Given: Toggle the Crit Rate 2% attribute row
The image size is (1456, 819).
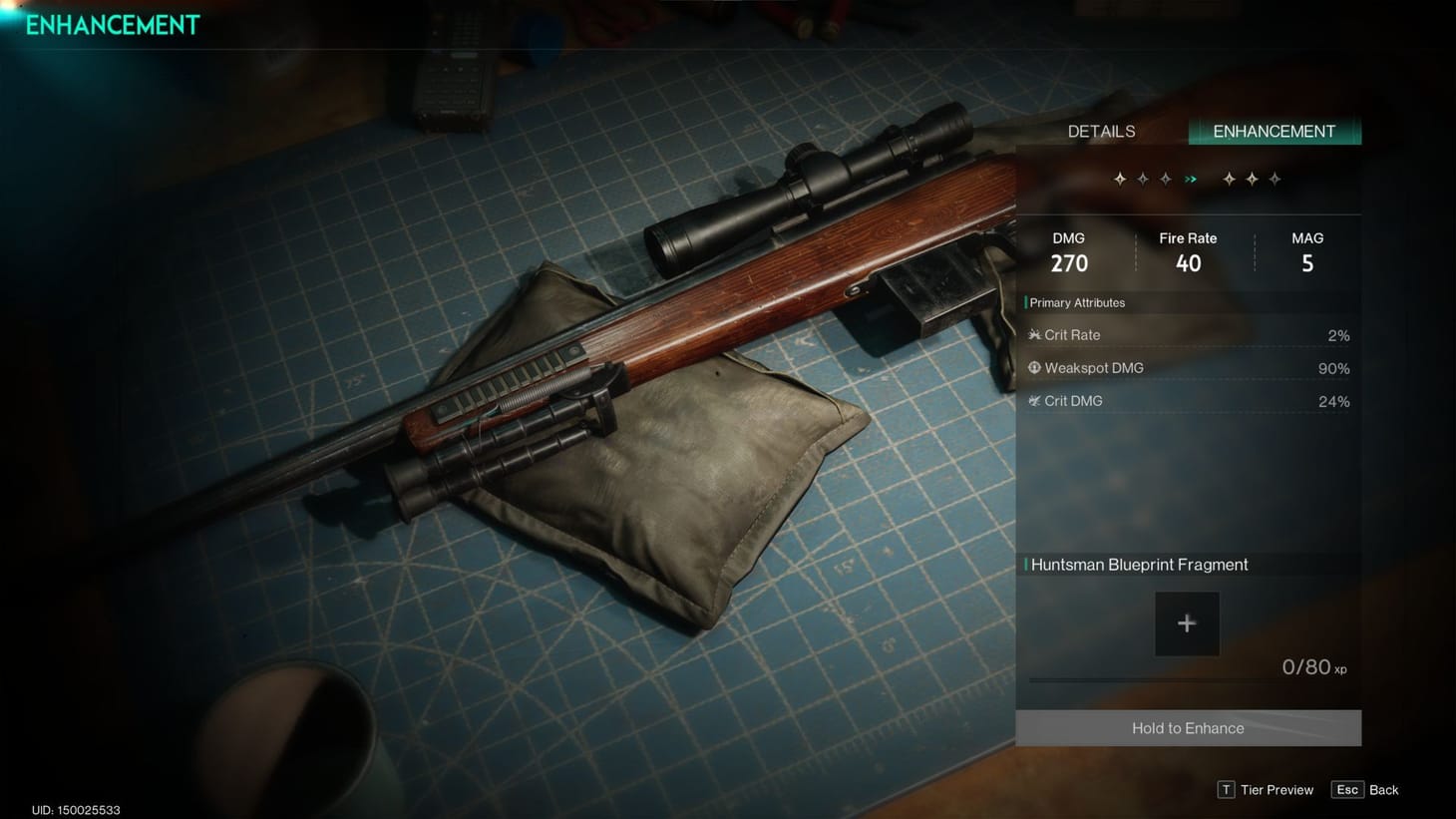Looking at the screenshot, I should coord(1187,334).
